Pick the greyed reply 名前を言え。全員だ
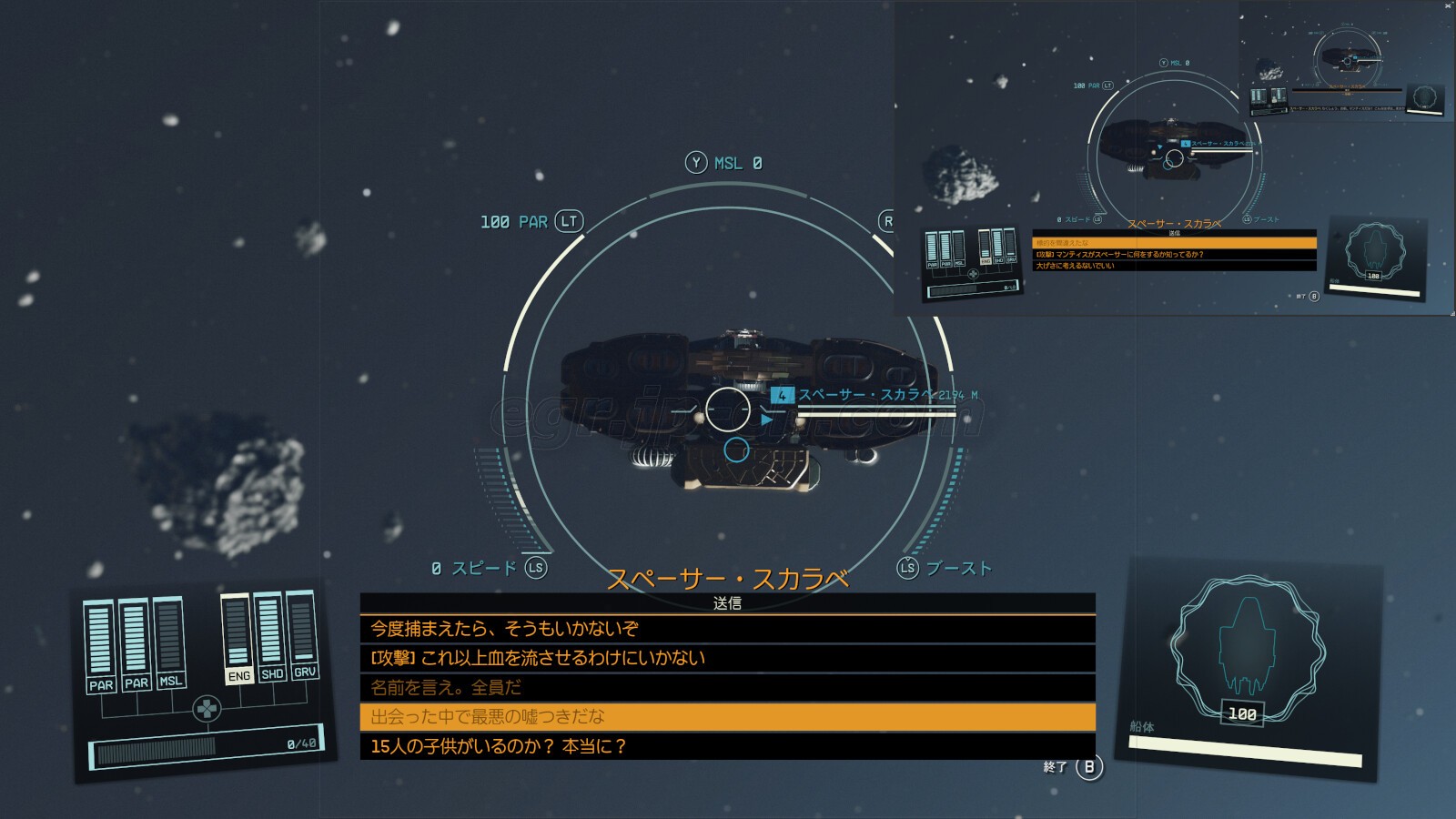1456x819 pixels. pos(726,688)
